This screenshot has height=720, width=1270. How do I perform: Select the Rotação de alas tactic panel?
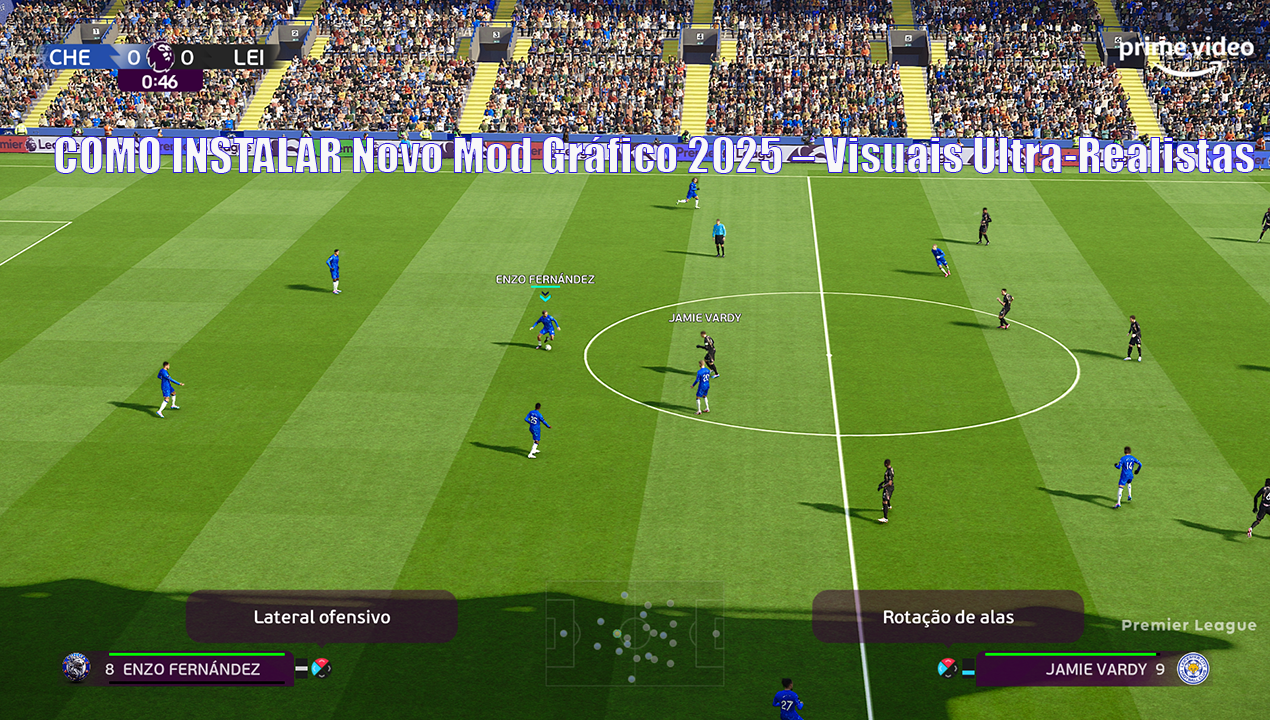947,617
